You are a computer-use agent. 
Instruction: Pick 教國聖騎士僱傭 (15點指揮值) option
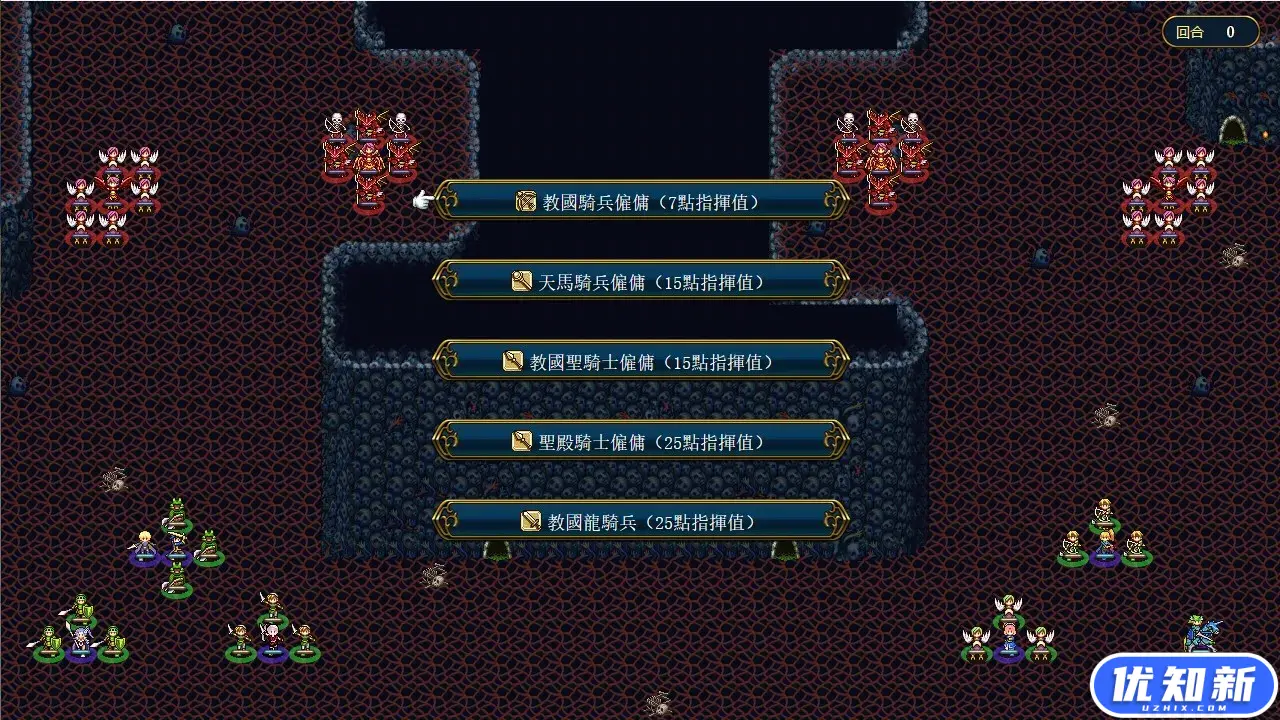click(641, 361)
